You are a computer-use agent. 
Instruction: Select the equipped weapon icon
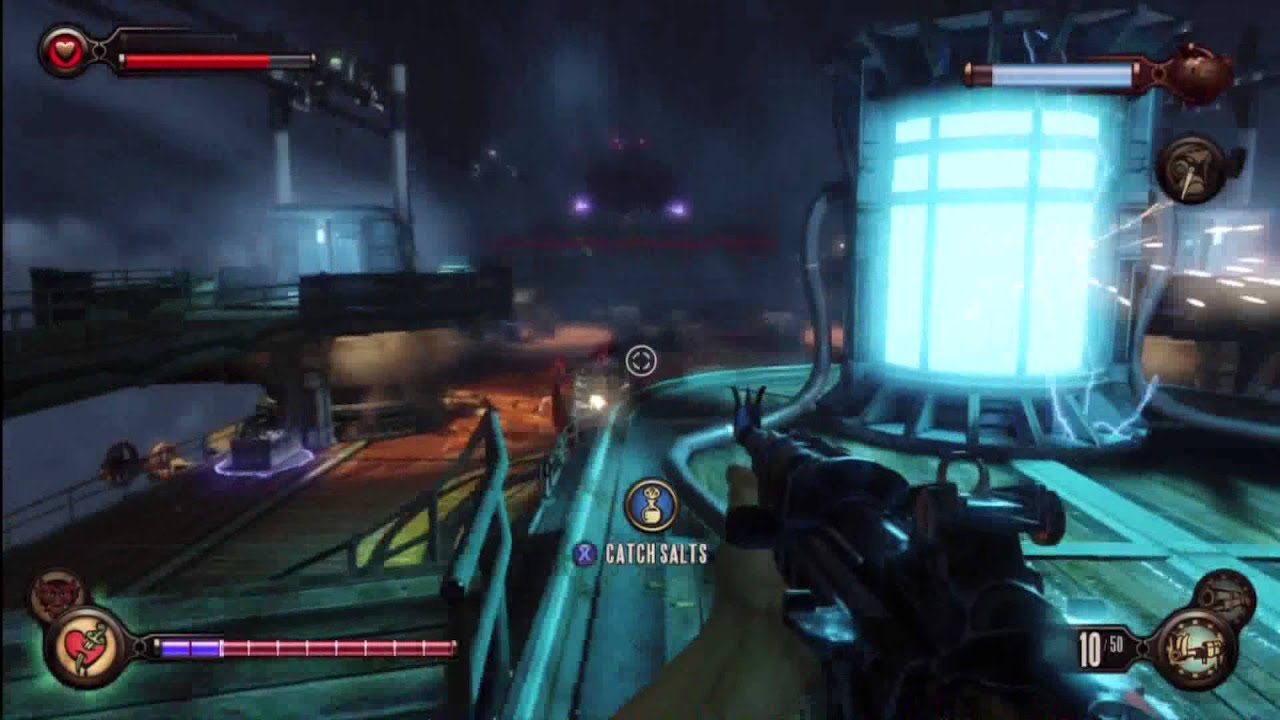(1193, 646)
